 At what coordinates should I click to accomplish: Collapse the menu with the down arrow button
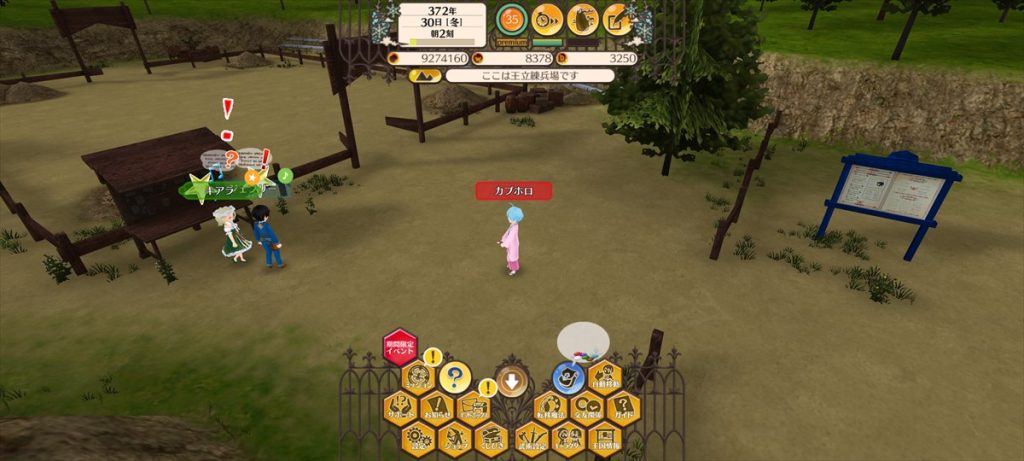point(511,379)
